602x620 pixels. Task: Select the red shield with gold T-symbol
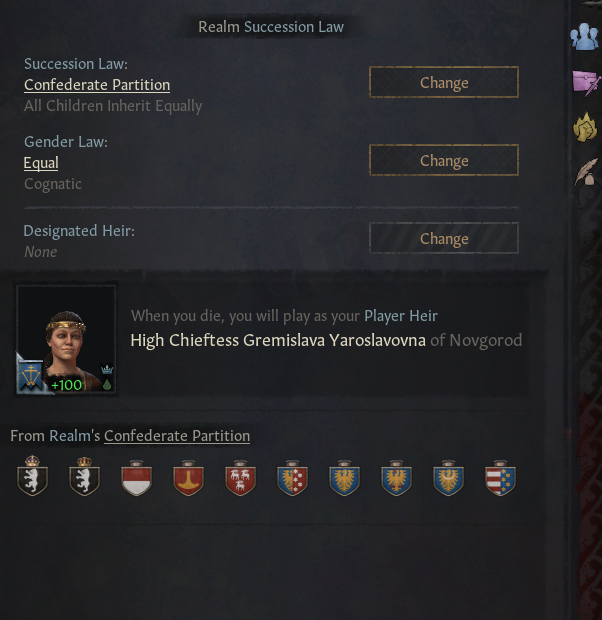[188, 478]
